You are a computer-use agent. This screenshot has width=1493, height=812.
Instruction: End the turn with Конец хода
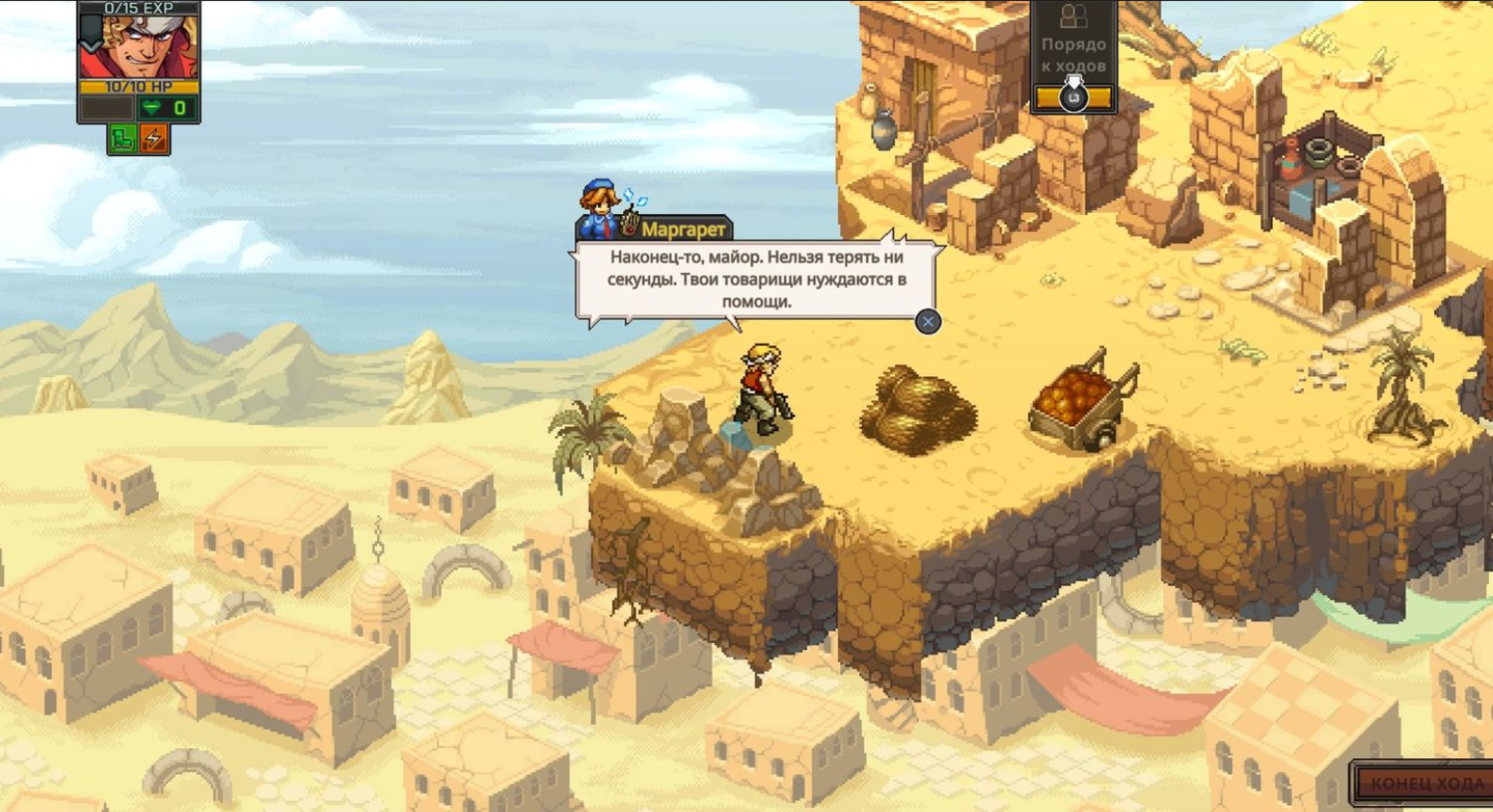pos(1425,783)
